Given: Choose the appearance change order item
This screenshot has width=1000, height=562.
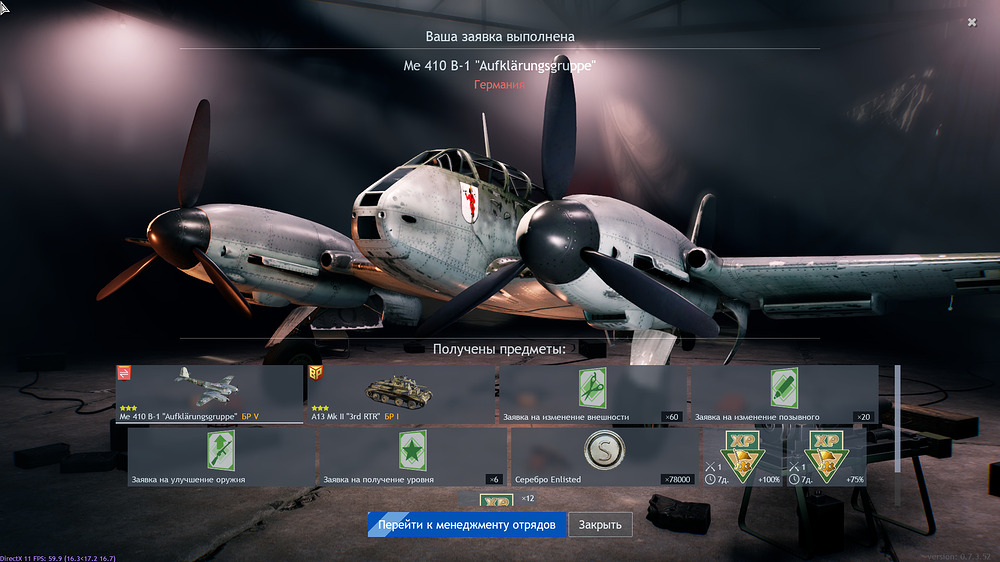Looking at the screenshot, I should (x=593, y=394).
